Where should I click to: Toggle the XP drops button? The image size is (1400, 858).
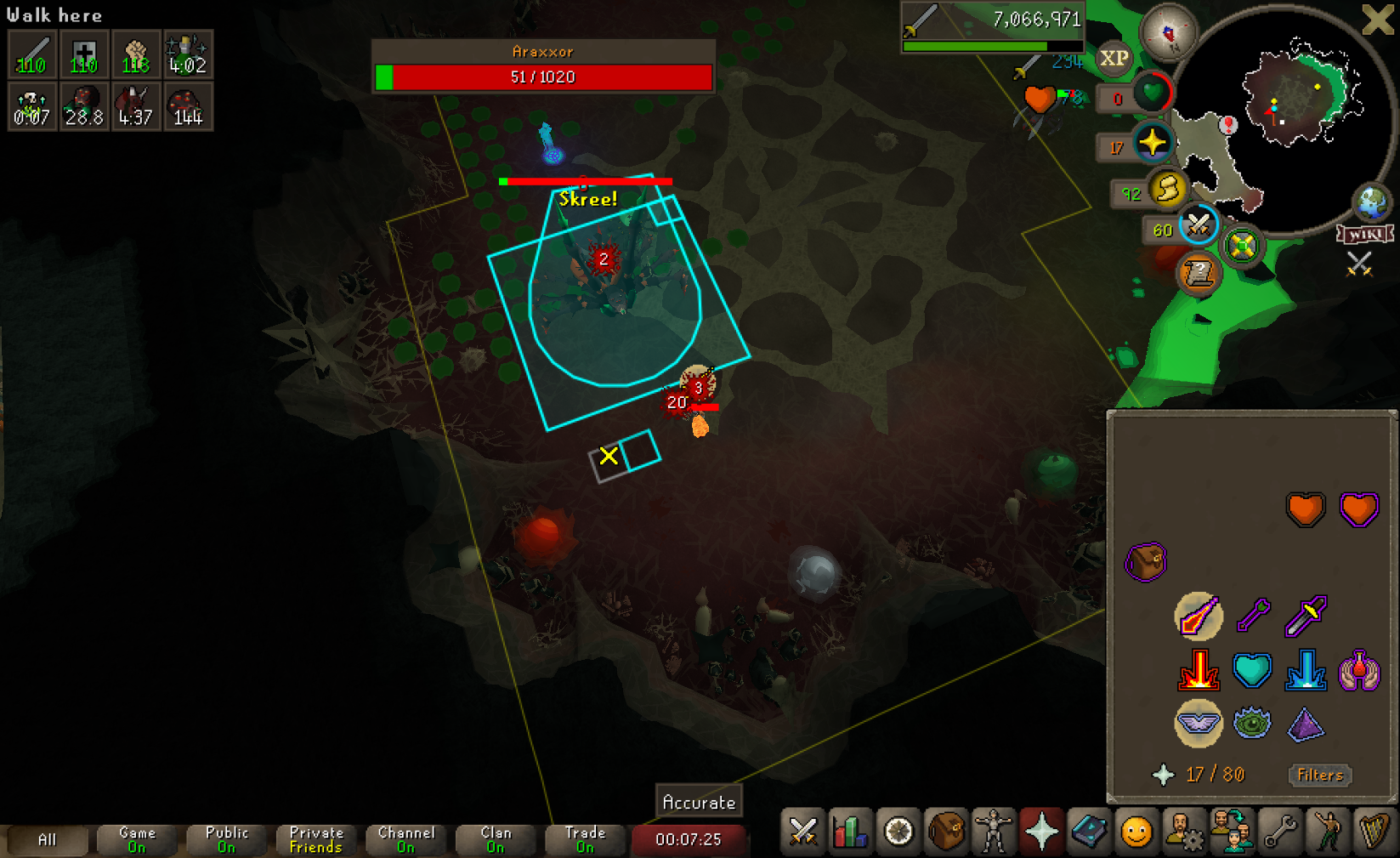(1114, 59)
